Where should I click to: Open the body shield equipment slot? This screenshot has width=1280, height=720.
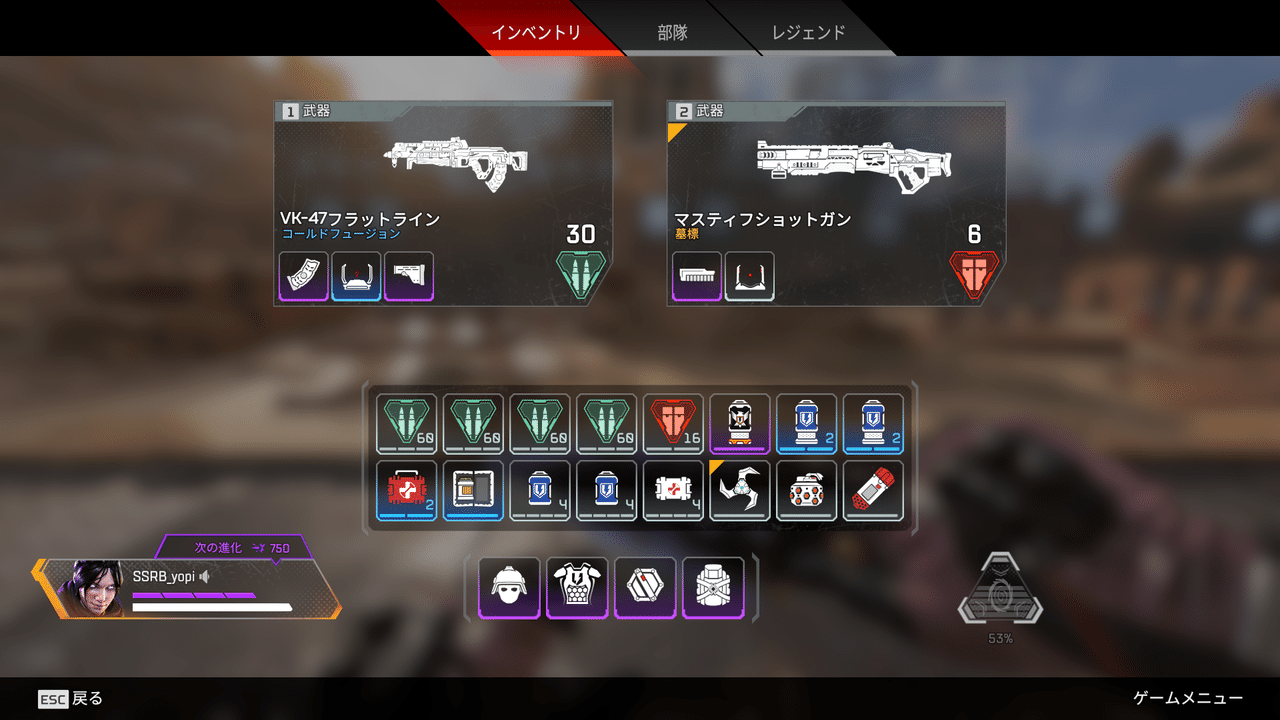(577, 588)
